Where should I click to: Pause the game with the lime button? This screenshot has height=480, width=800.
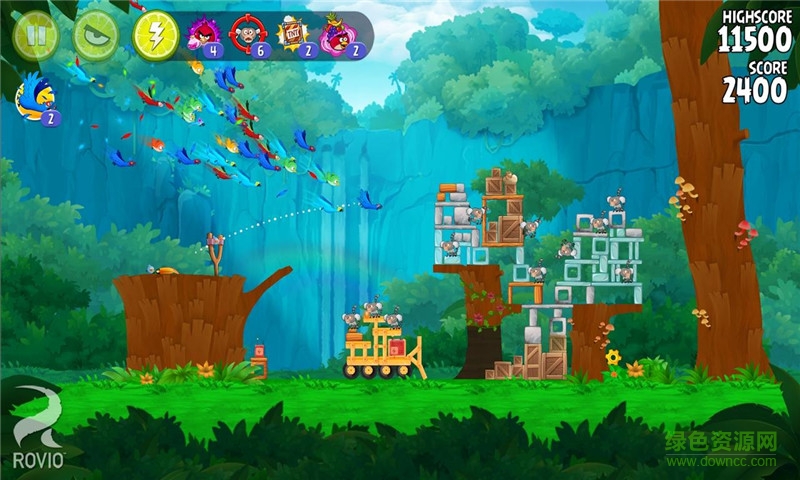pos(35,36)
